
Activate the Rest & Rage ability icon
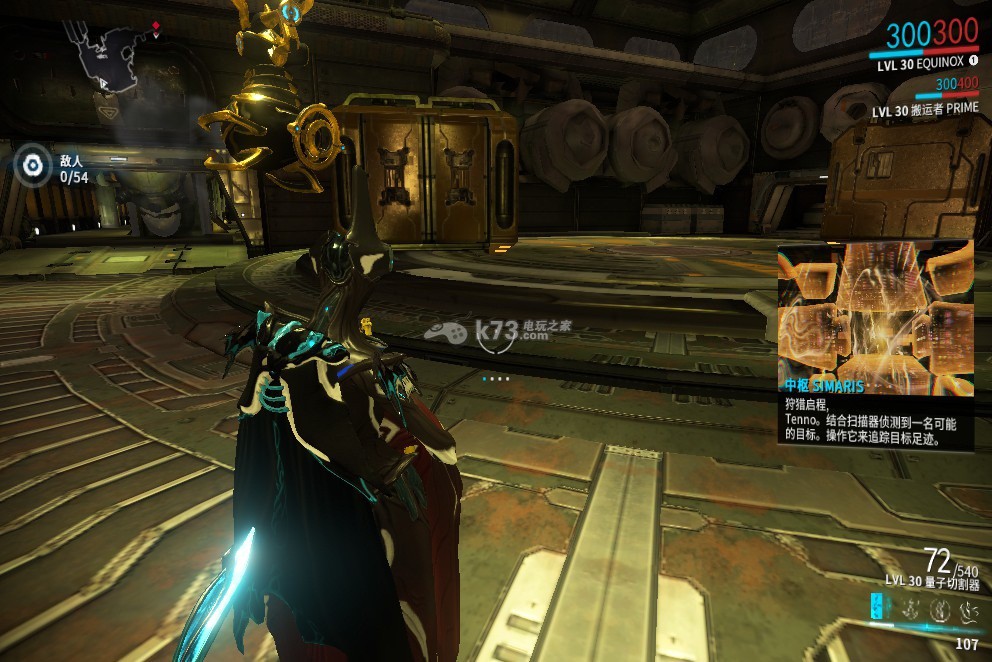click(x=911, y=607)
